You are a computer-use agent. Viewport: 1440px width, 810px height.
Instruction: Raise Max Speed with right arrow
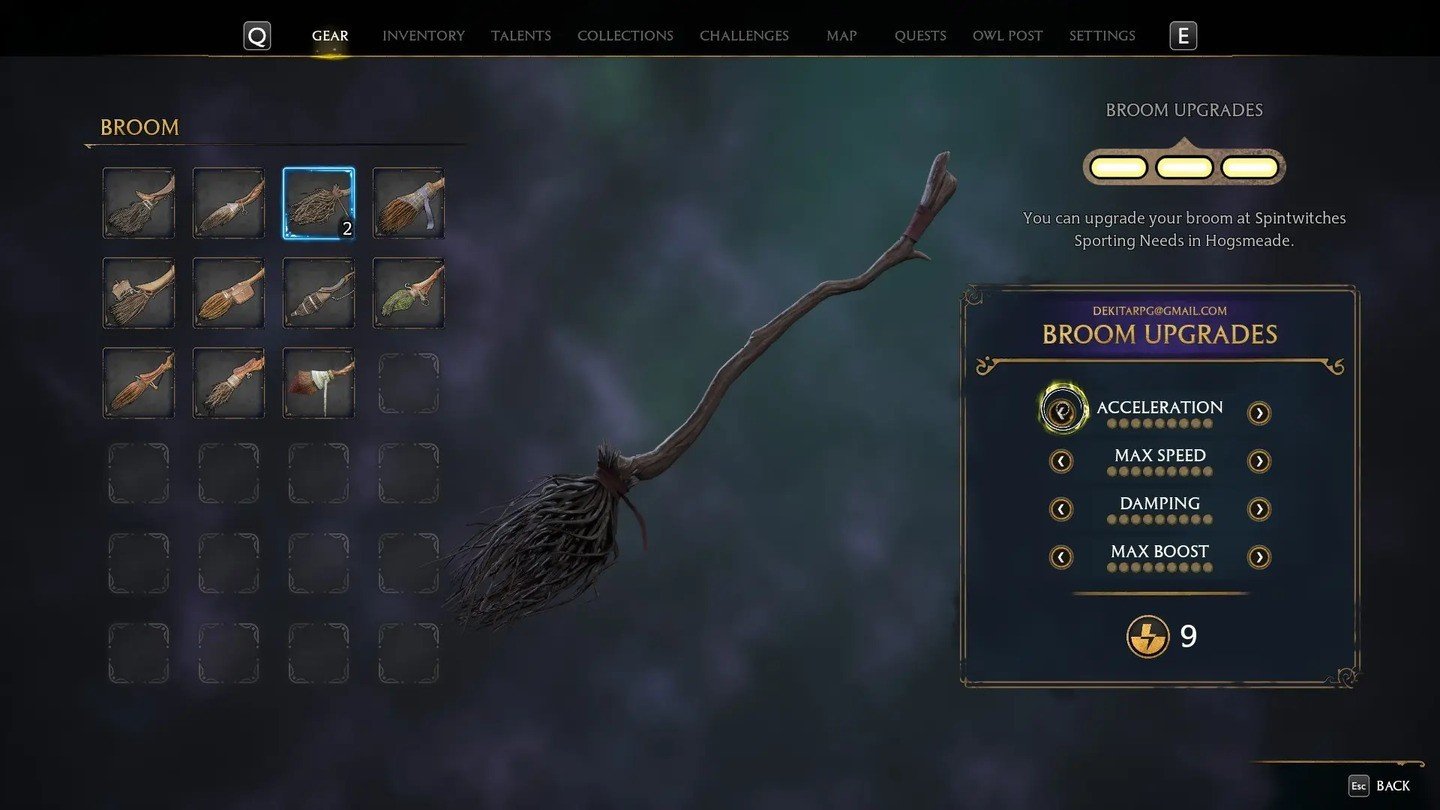tap(1259, 461)
